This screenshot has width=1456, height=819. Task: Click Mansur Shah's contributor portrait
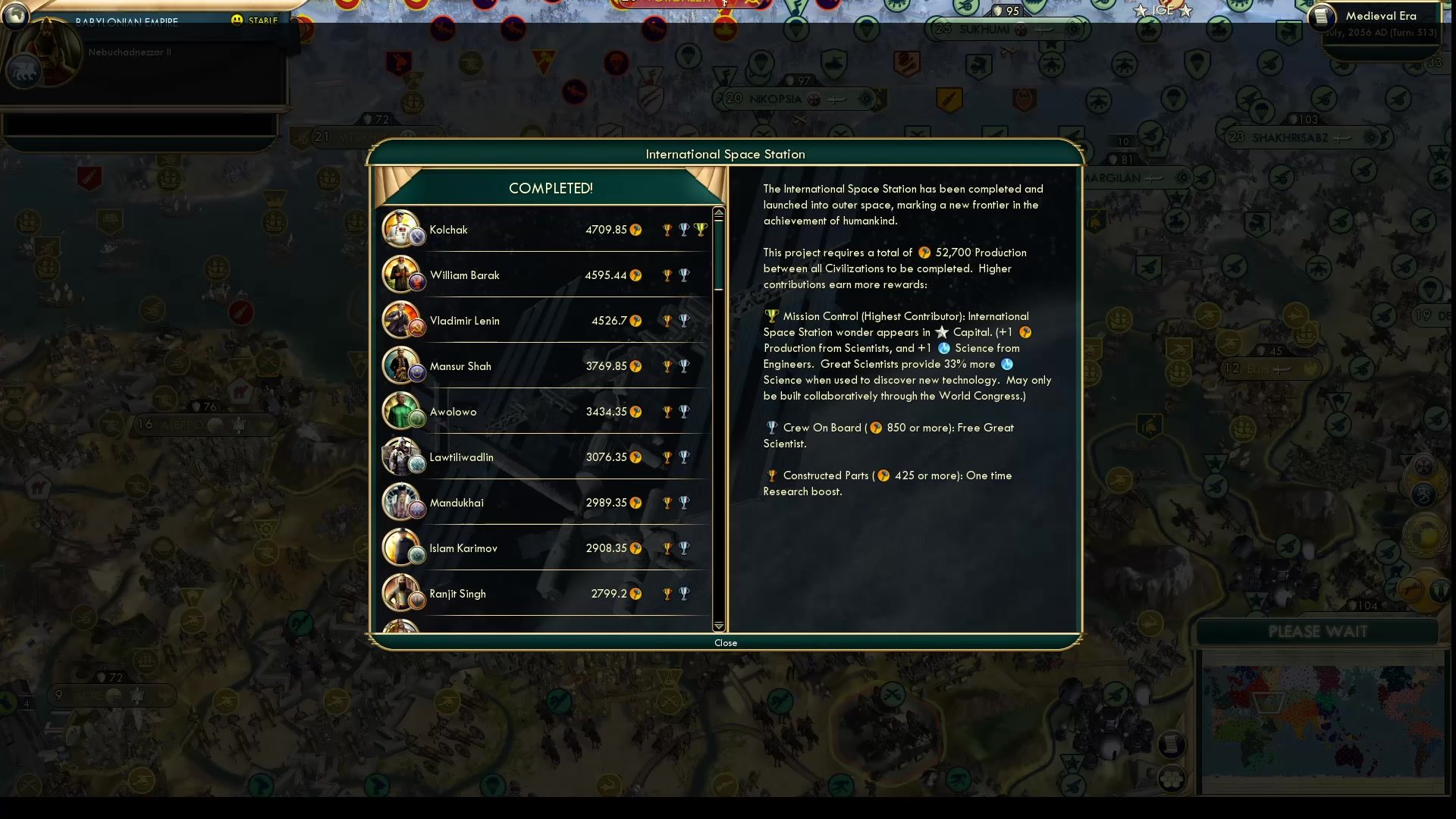(403, 366)
